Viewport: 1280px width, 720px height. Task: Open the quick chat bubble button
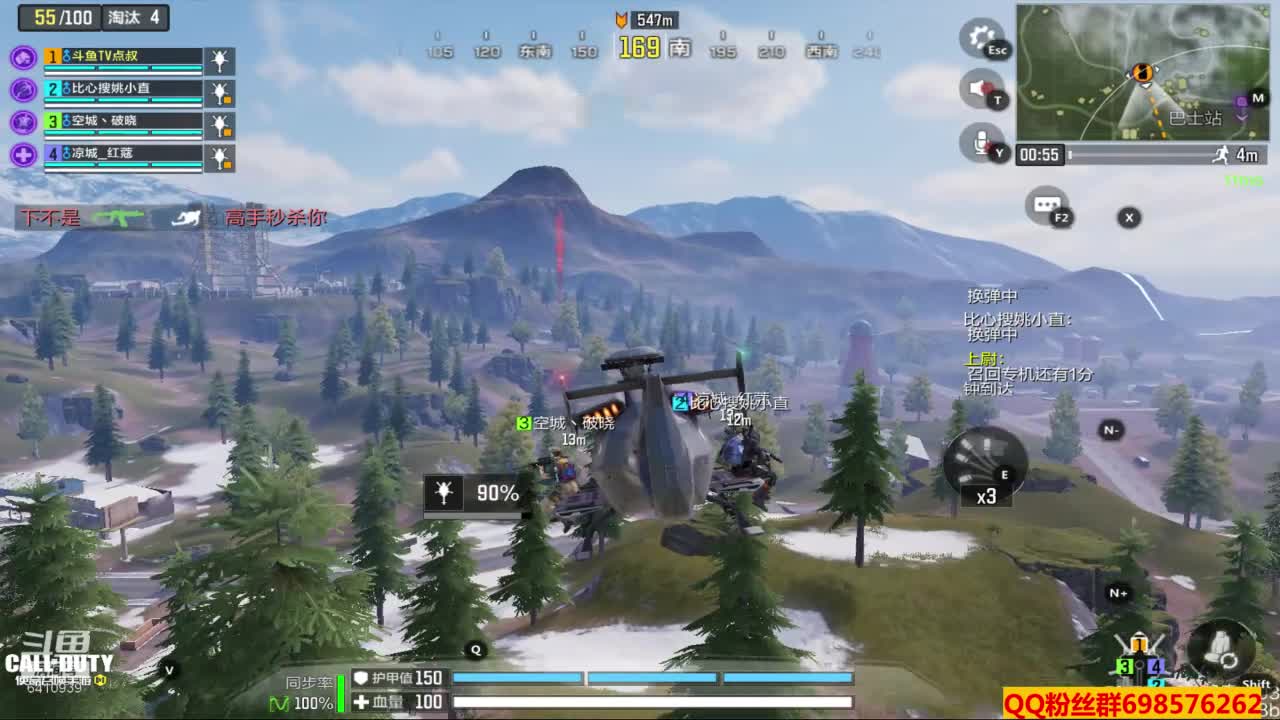click(1047, 205)
